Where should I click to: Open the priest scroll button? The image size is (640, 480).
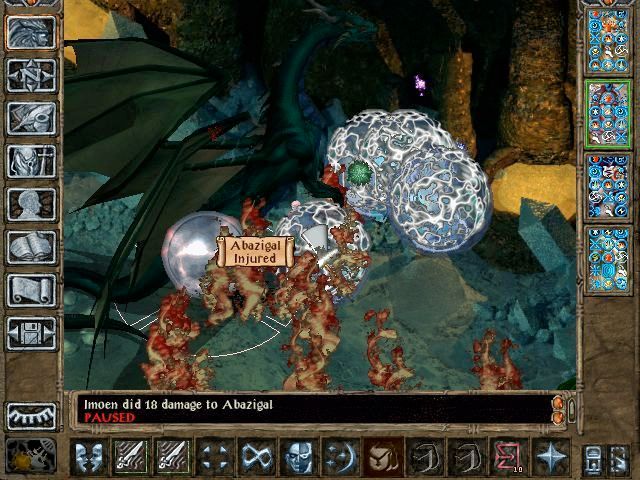[32, 290]
